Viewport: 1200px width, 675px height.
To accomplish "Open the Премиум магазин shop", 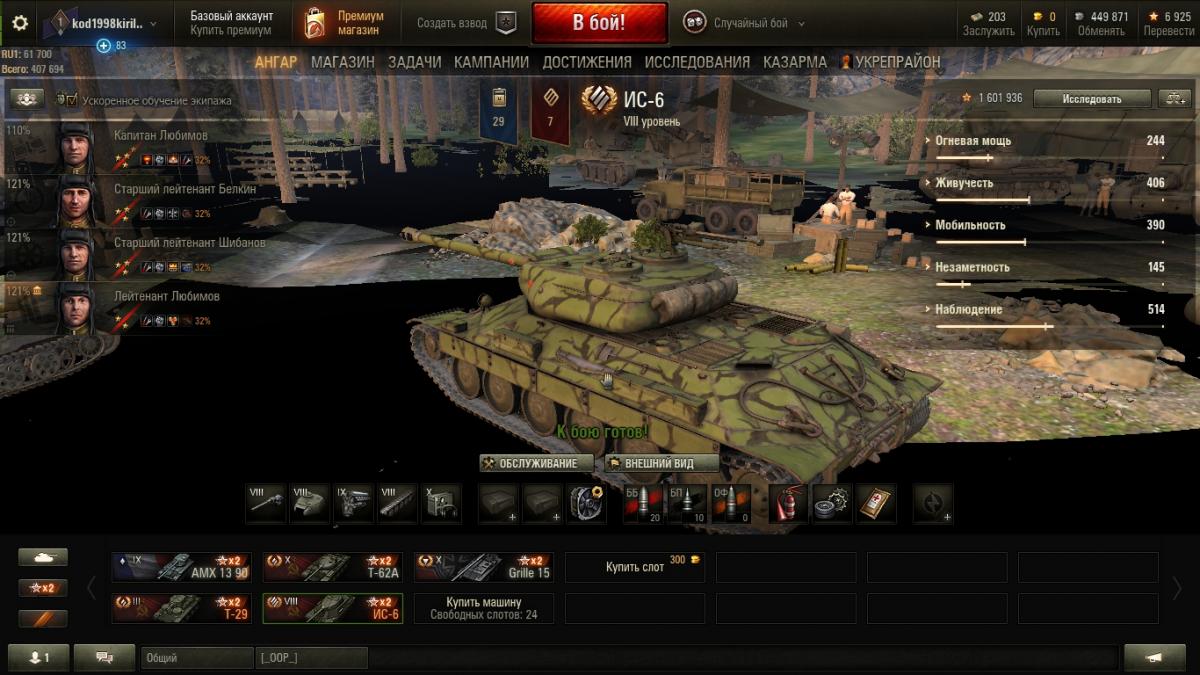I will click(x=345, y=23).
